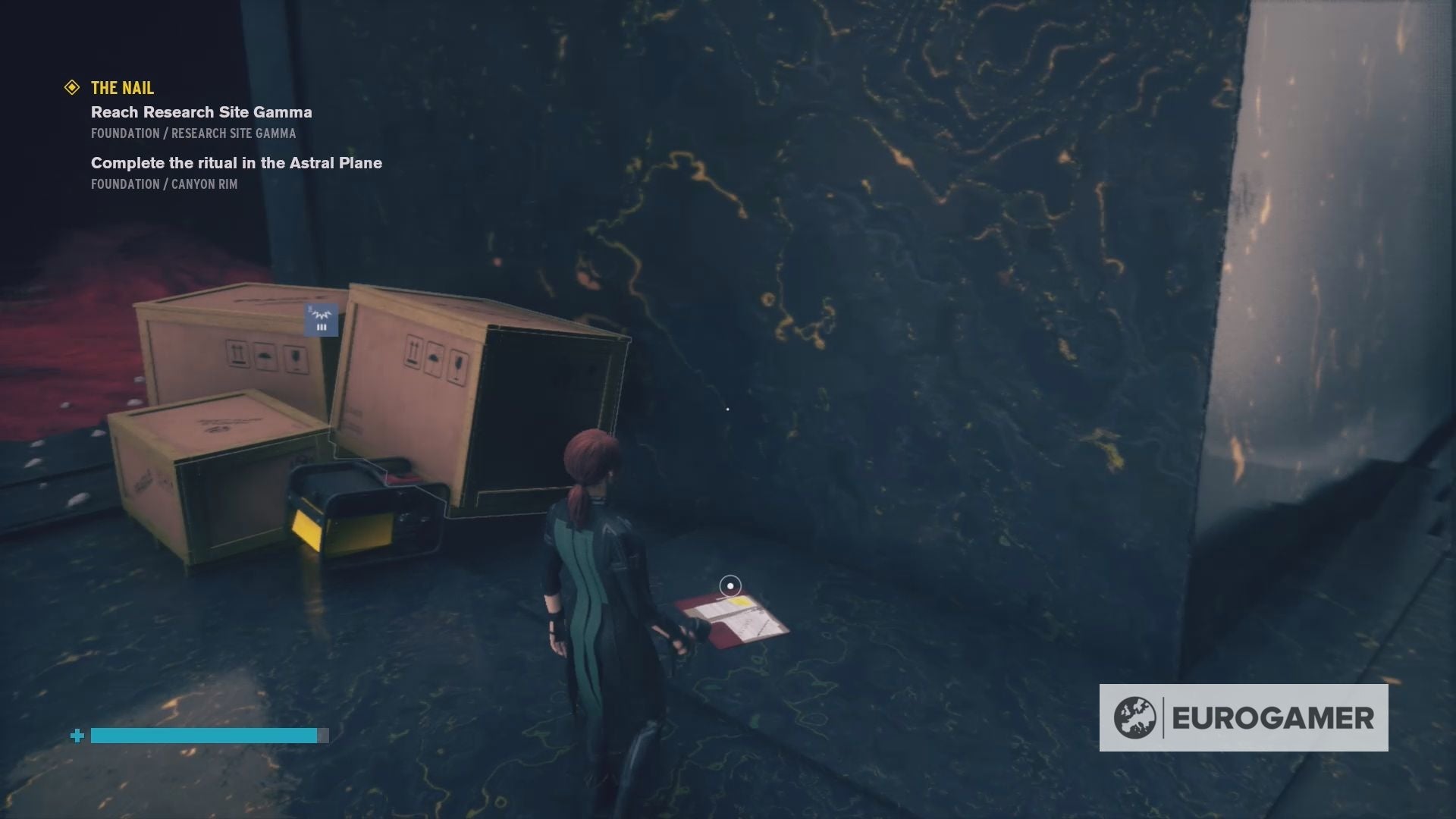Expand the objective Reach Research Site Gamma
Viewport: 1456px width, 819px height.
click(x=200, y=112)
